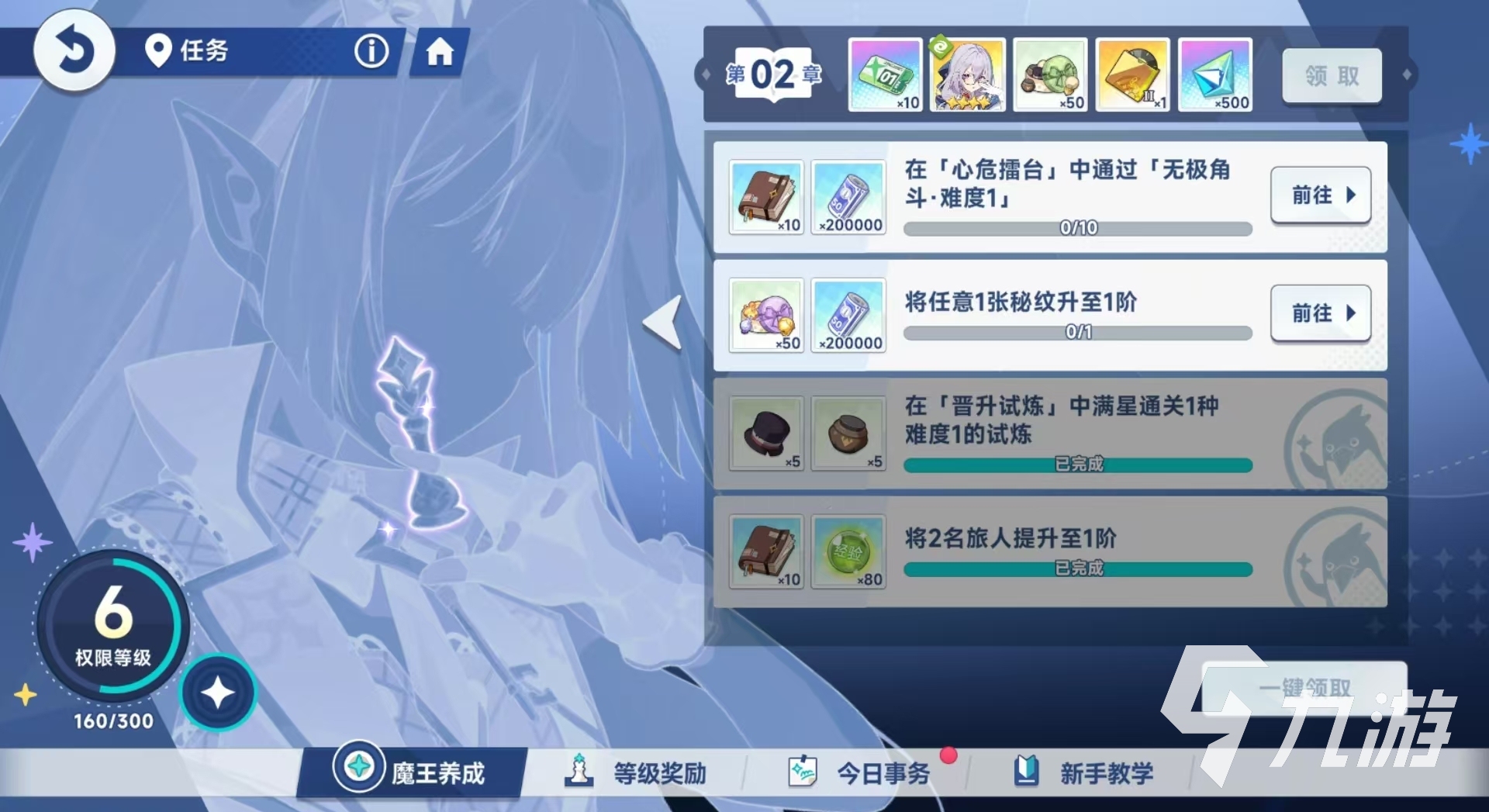Switch to the 等级奖励 tab

click(637, 772)
